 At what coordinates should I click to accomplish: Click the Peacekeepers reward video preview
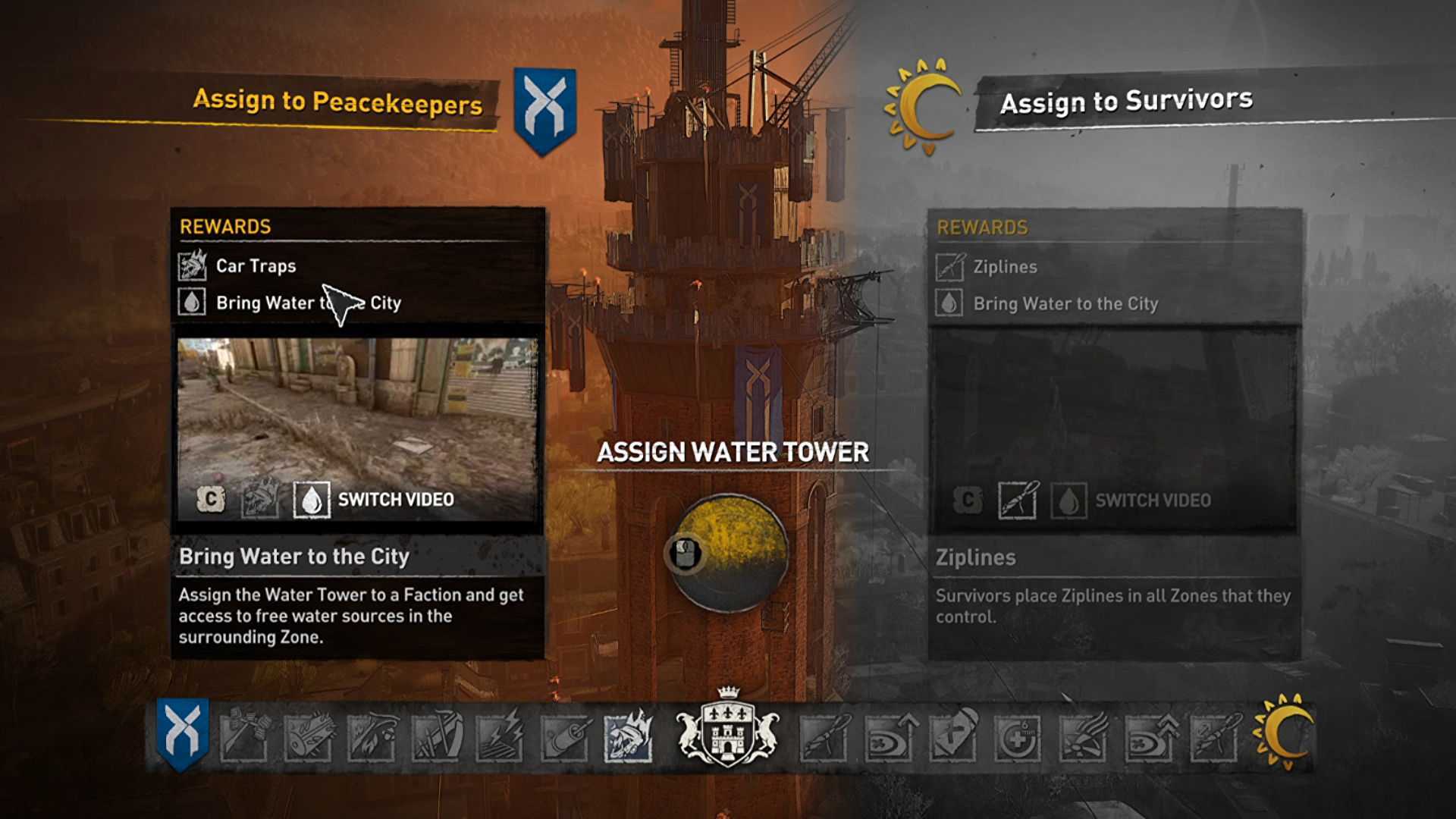pos(357,409)
